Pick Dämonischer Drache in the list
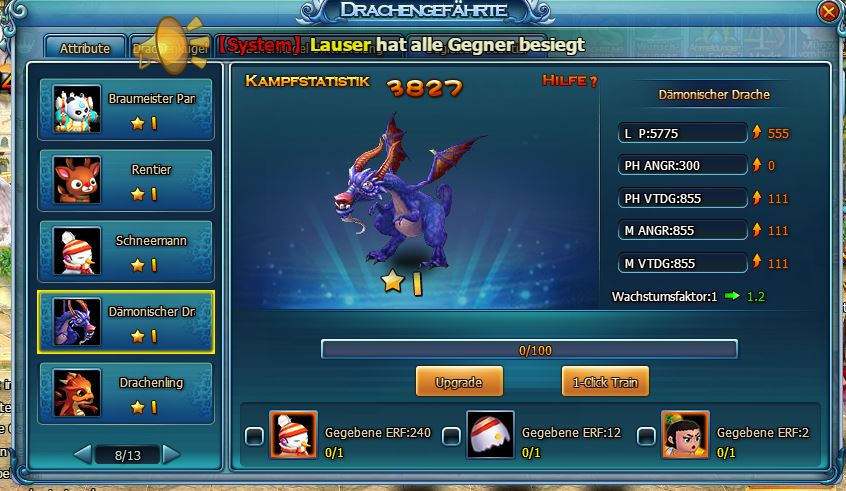The width and height of the screenshot is (846, 491). click(125, 323)
